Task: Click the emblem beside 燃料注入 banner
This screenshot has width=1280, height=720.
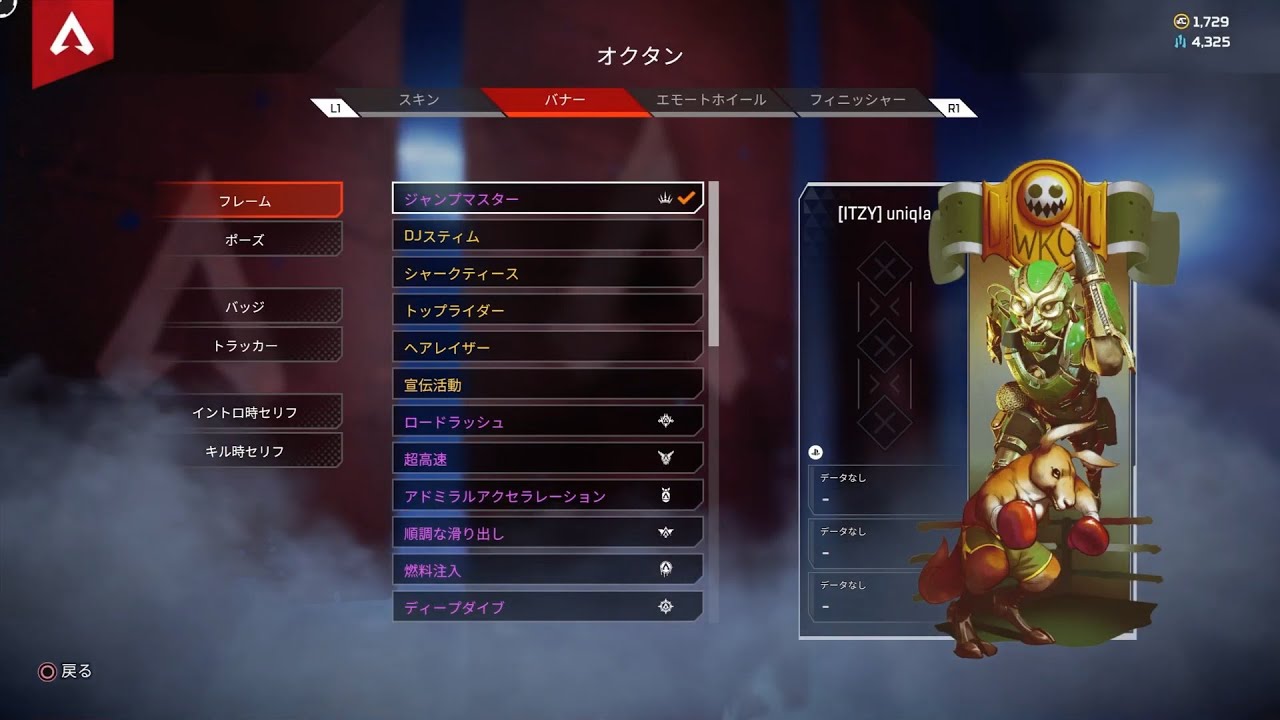Action: [668, 568]
